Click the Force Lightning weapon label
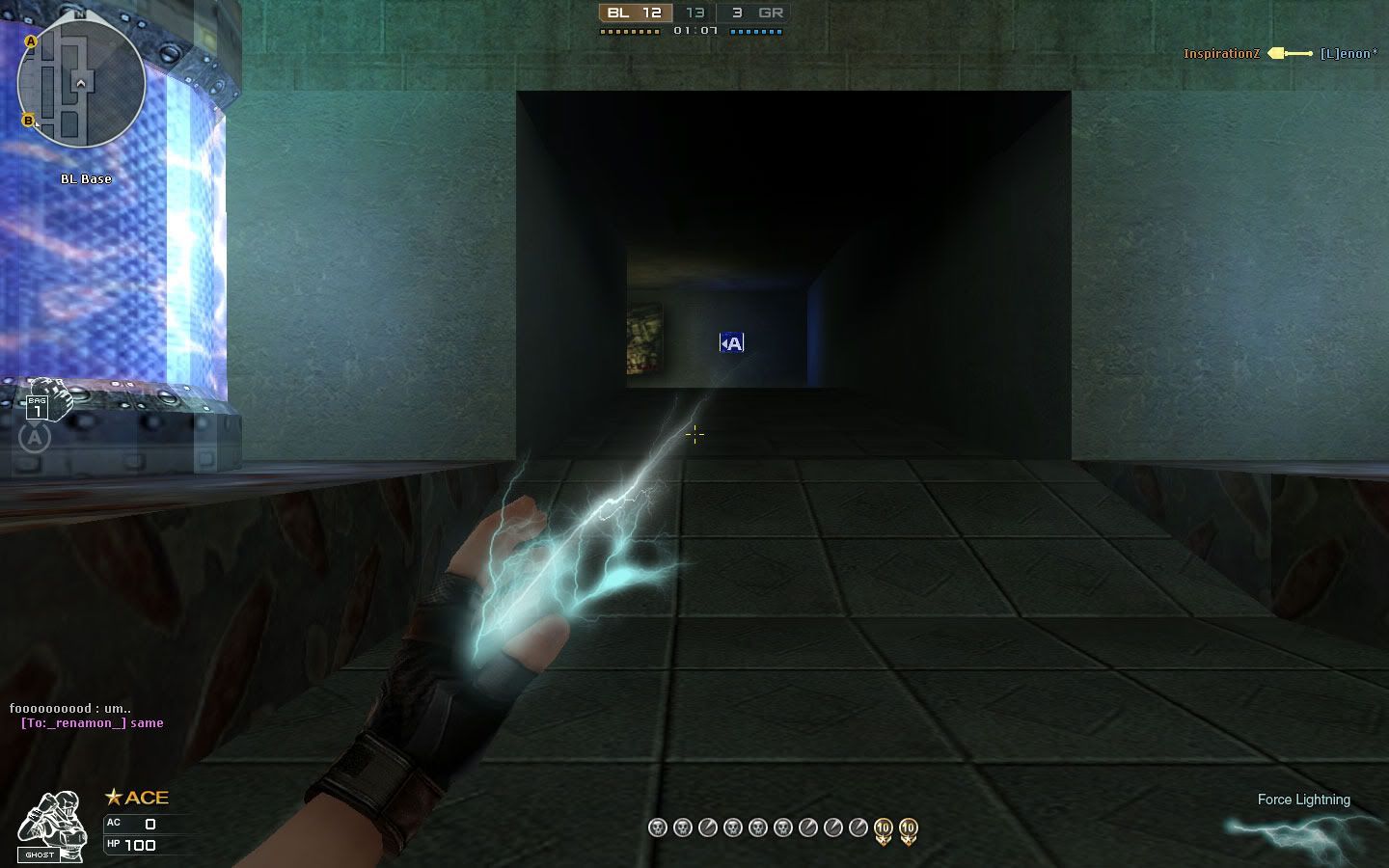1389x868 pixels. (1303, 800)
